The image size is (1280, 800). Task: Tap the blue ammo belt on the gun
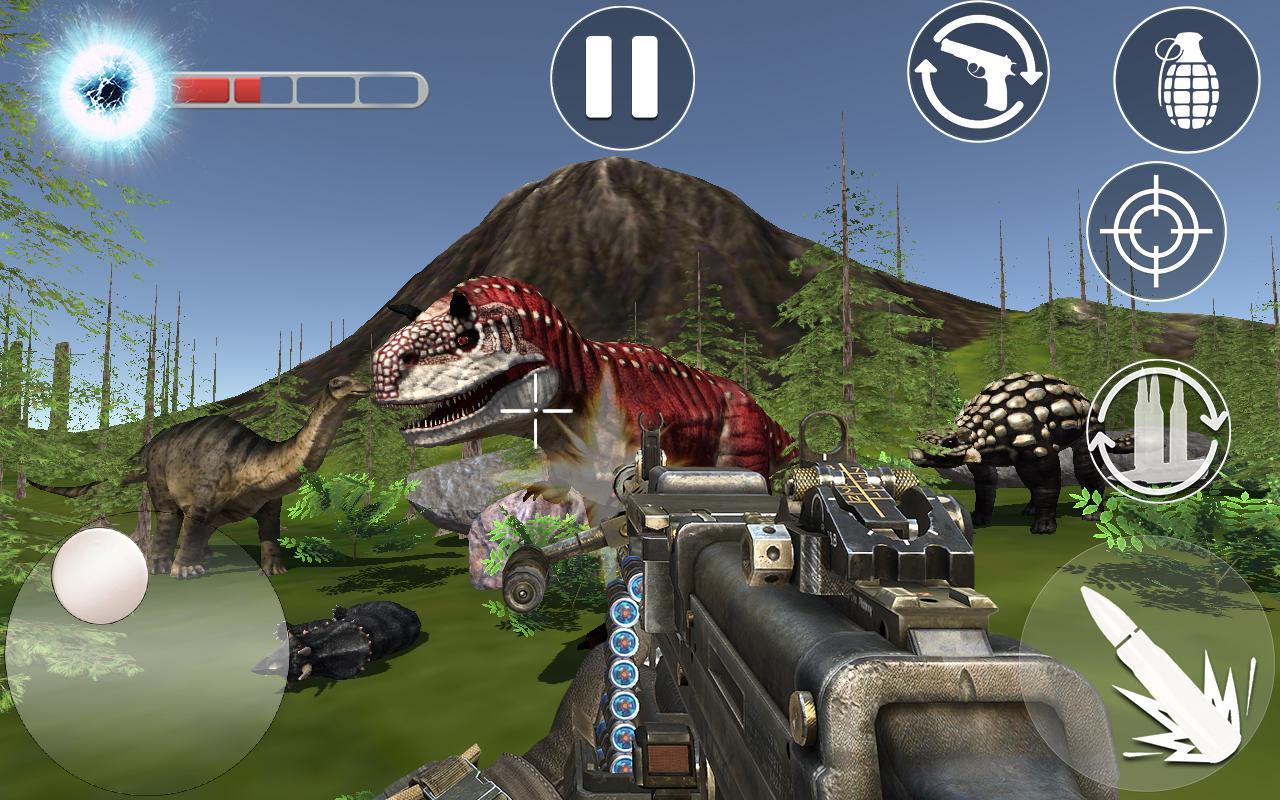tap(625, 650)
